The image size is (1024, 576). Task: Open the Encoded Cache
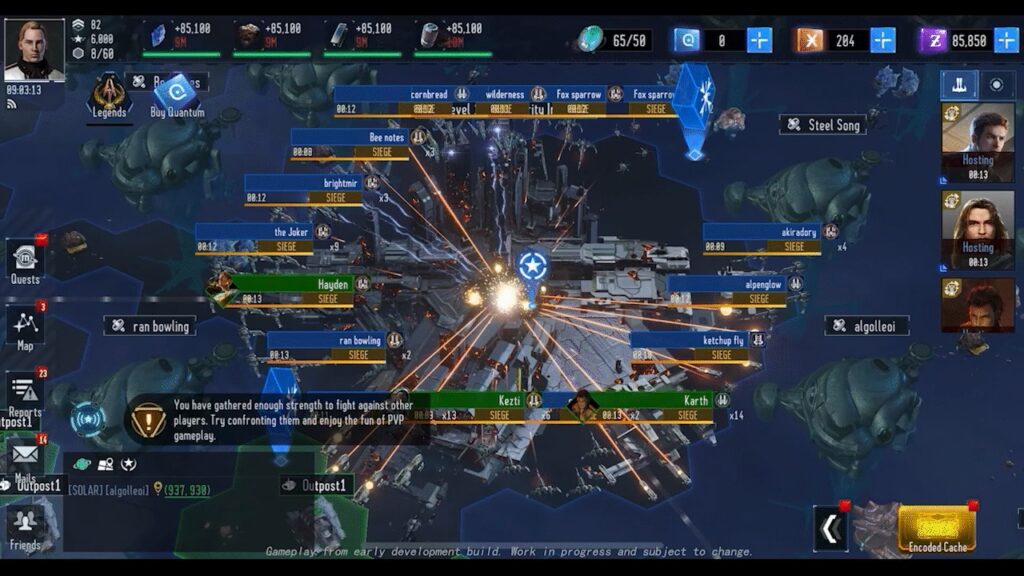(x=935, y=528)
